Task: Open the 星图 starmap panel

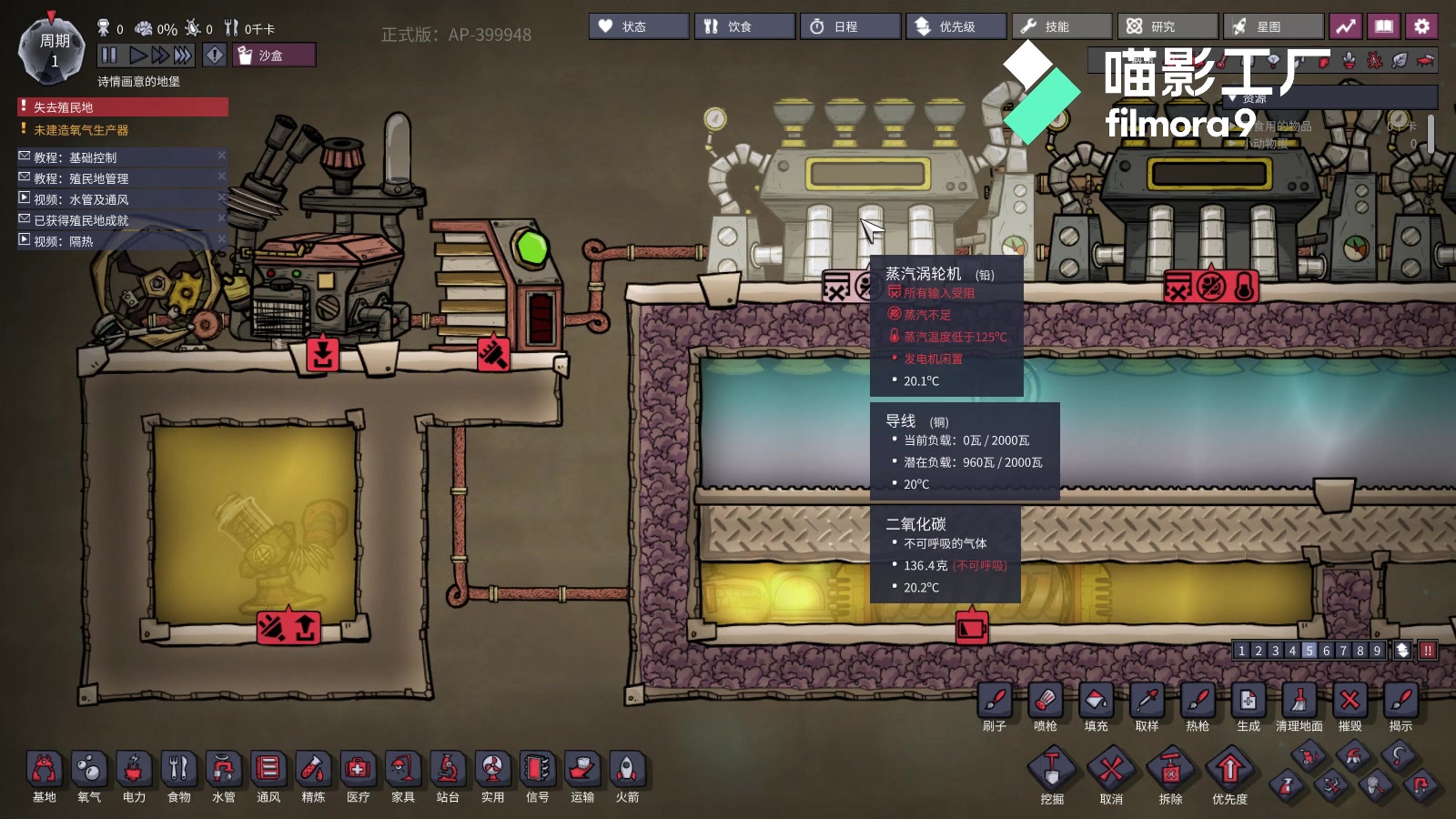Action: click(x=1272, y=26)
